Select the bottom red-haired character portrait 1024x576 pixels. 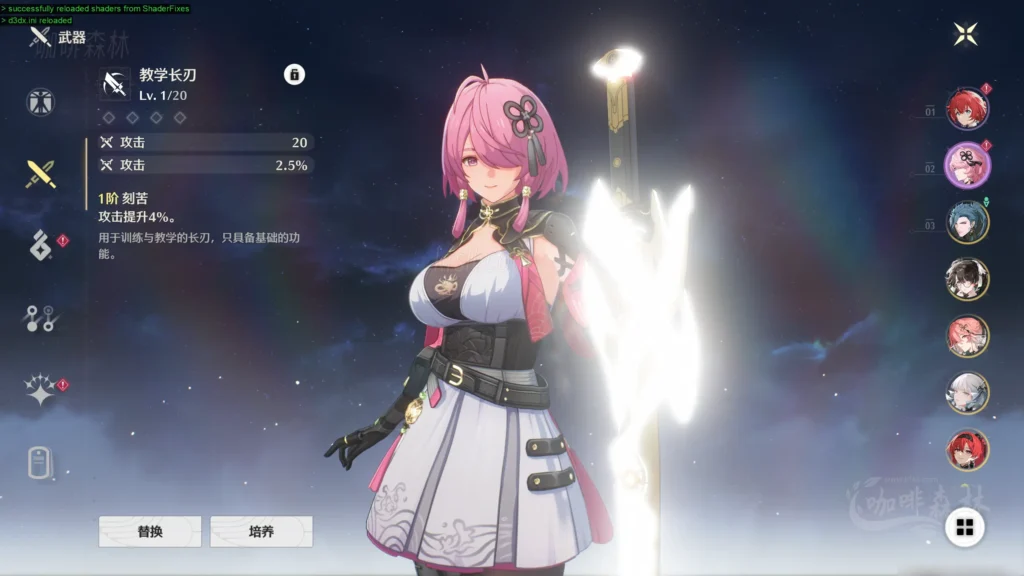coord(967,450)
